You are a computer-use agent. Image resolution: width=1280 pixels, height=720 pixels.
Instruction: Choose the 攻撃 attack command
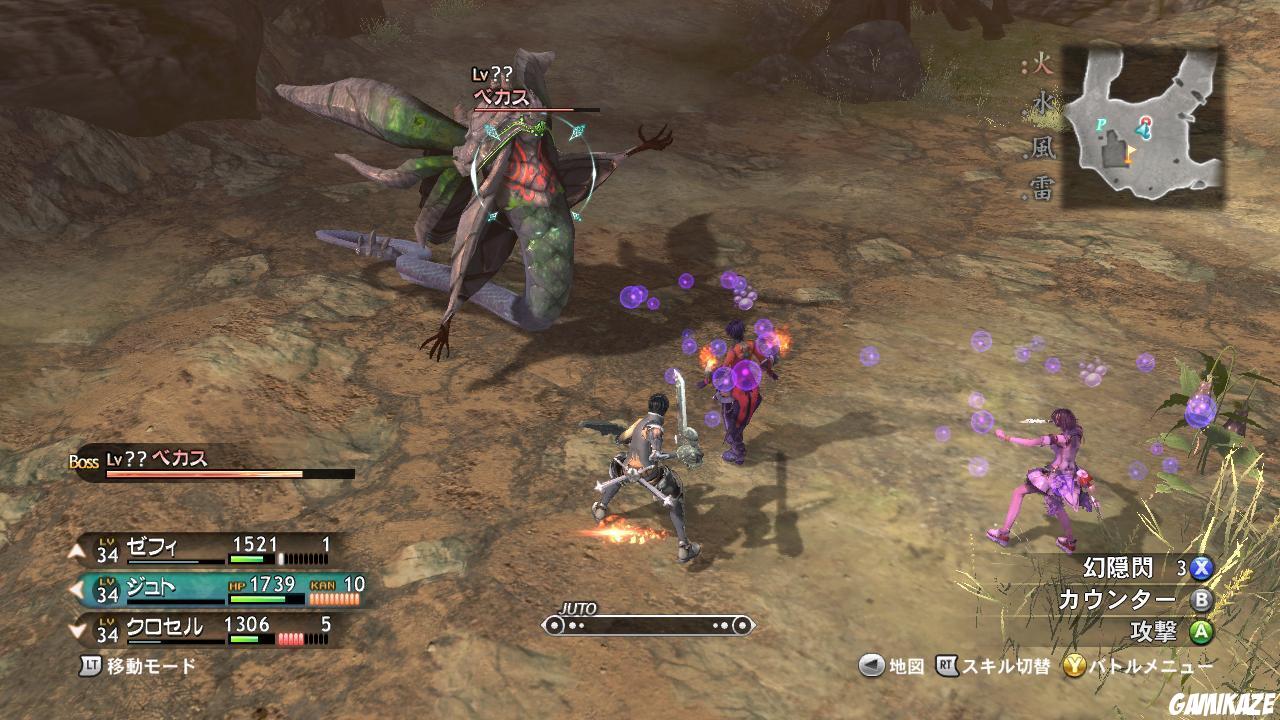pos(1158,632)
